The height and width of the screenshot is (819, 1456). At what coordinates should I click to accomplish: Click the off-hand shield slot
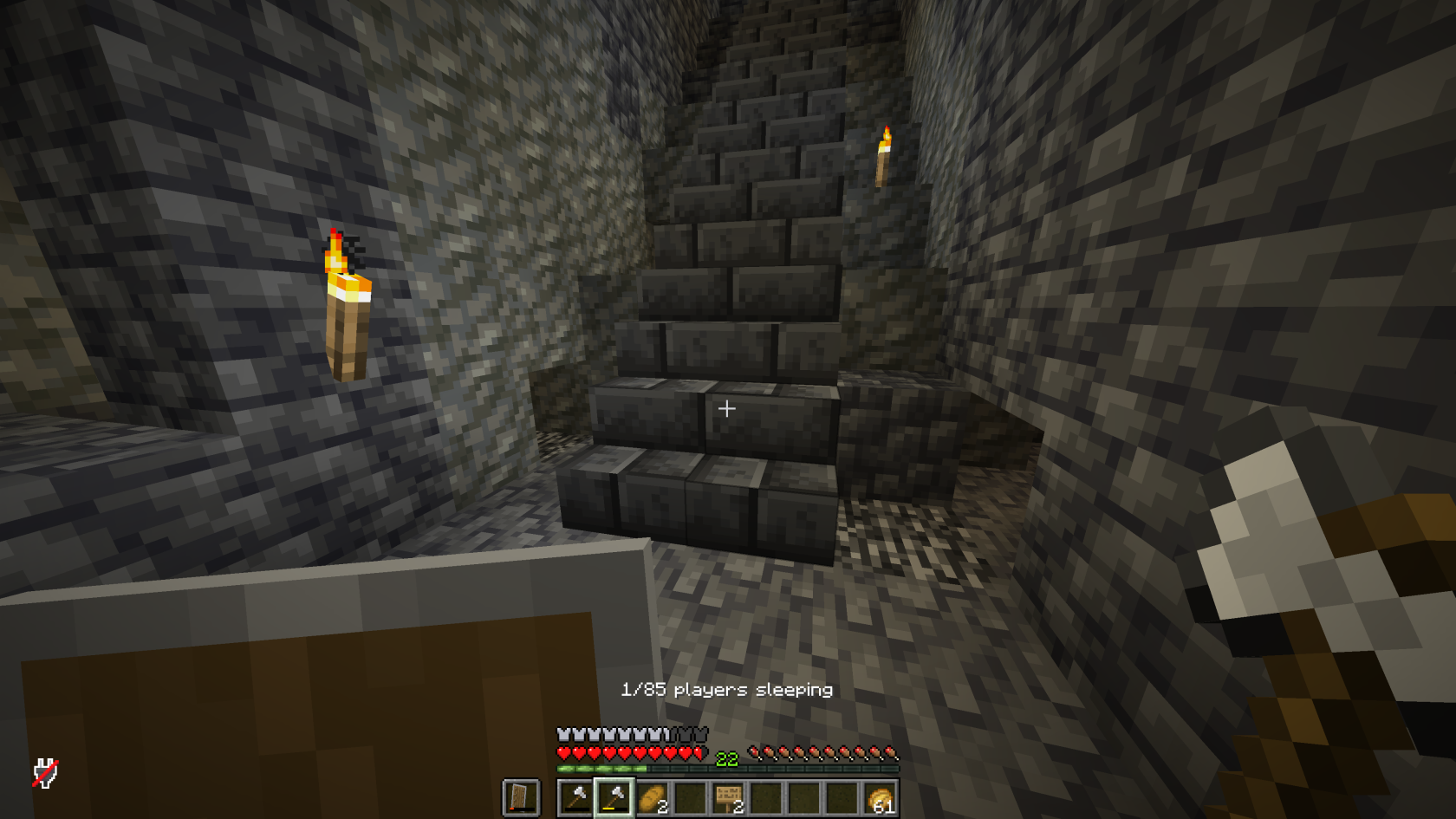pyautogui.click(x=521, y=797)
